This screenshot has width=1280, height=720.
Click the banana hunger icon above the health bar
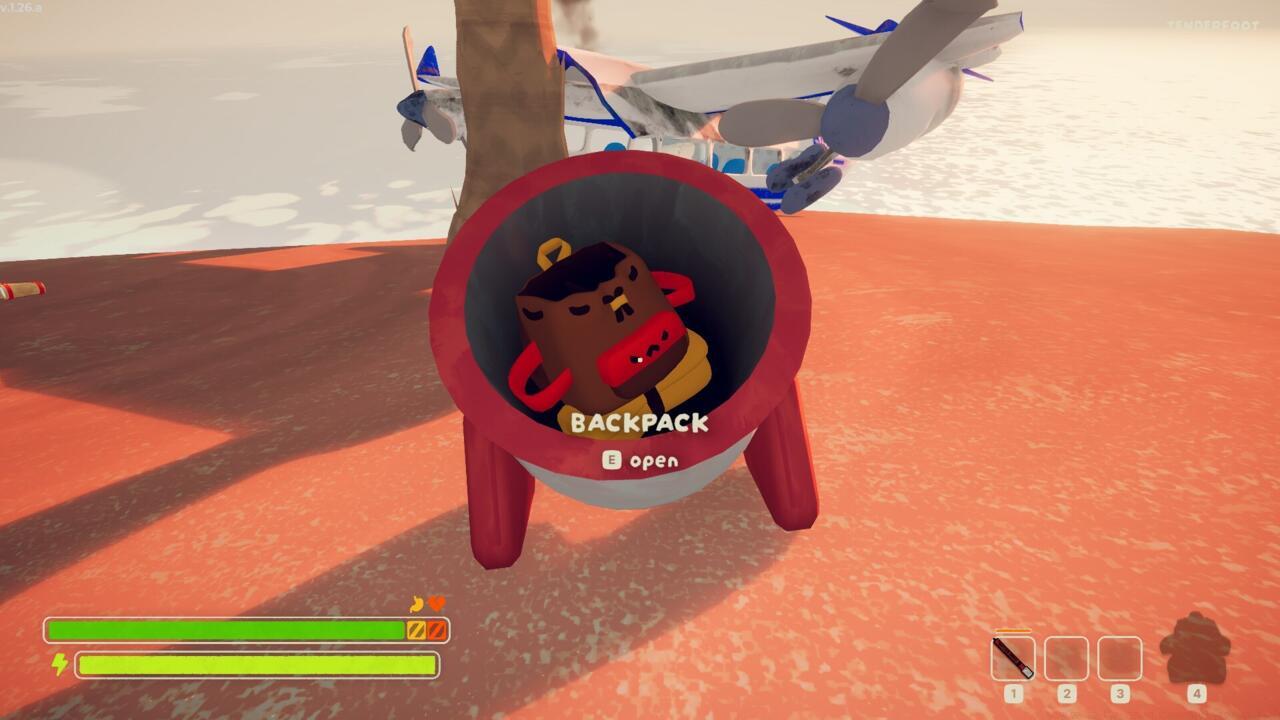click(416, 603)
